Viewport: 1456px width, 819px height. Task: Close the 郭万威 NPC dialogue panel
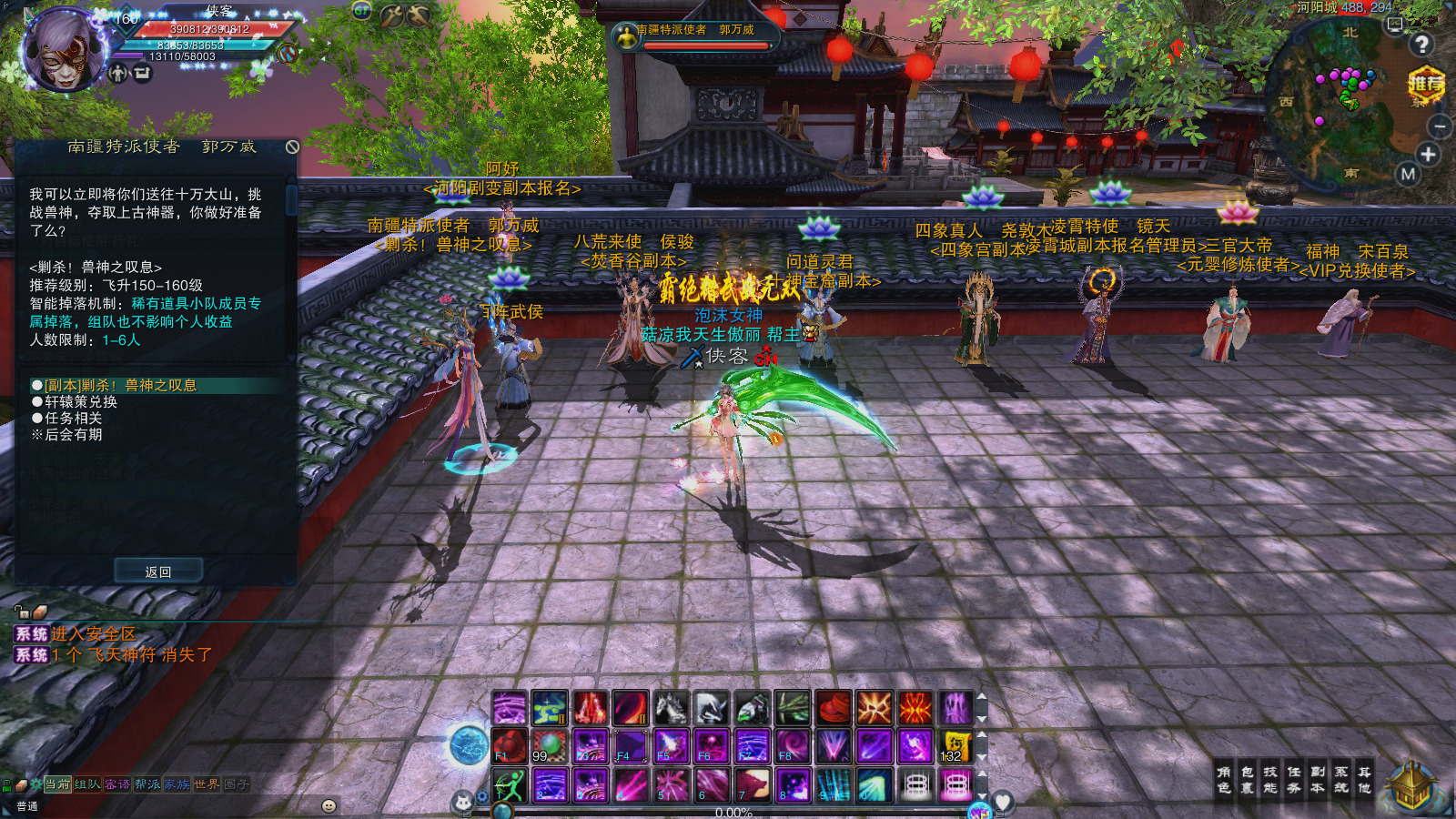[292, 147]
